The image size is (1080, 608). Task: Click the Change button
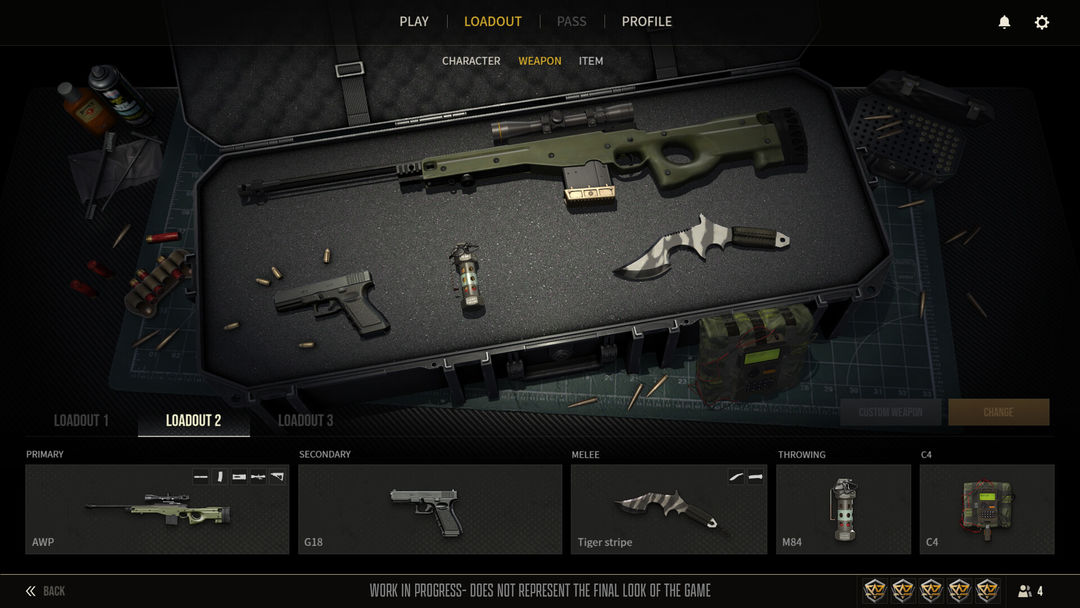(x=998, y=412)
